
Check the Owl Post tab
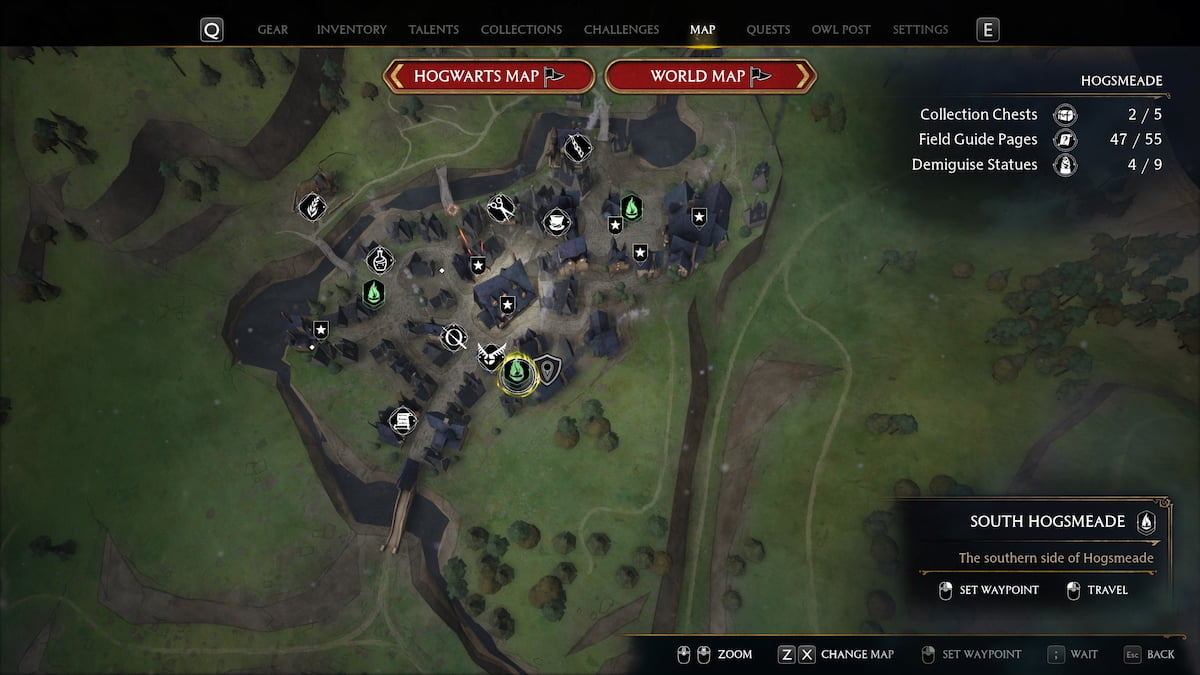click(841, 30)
